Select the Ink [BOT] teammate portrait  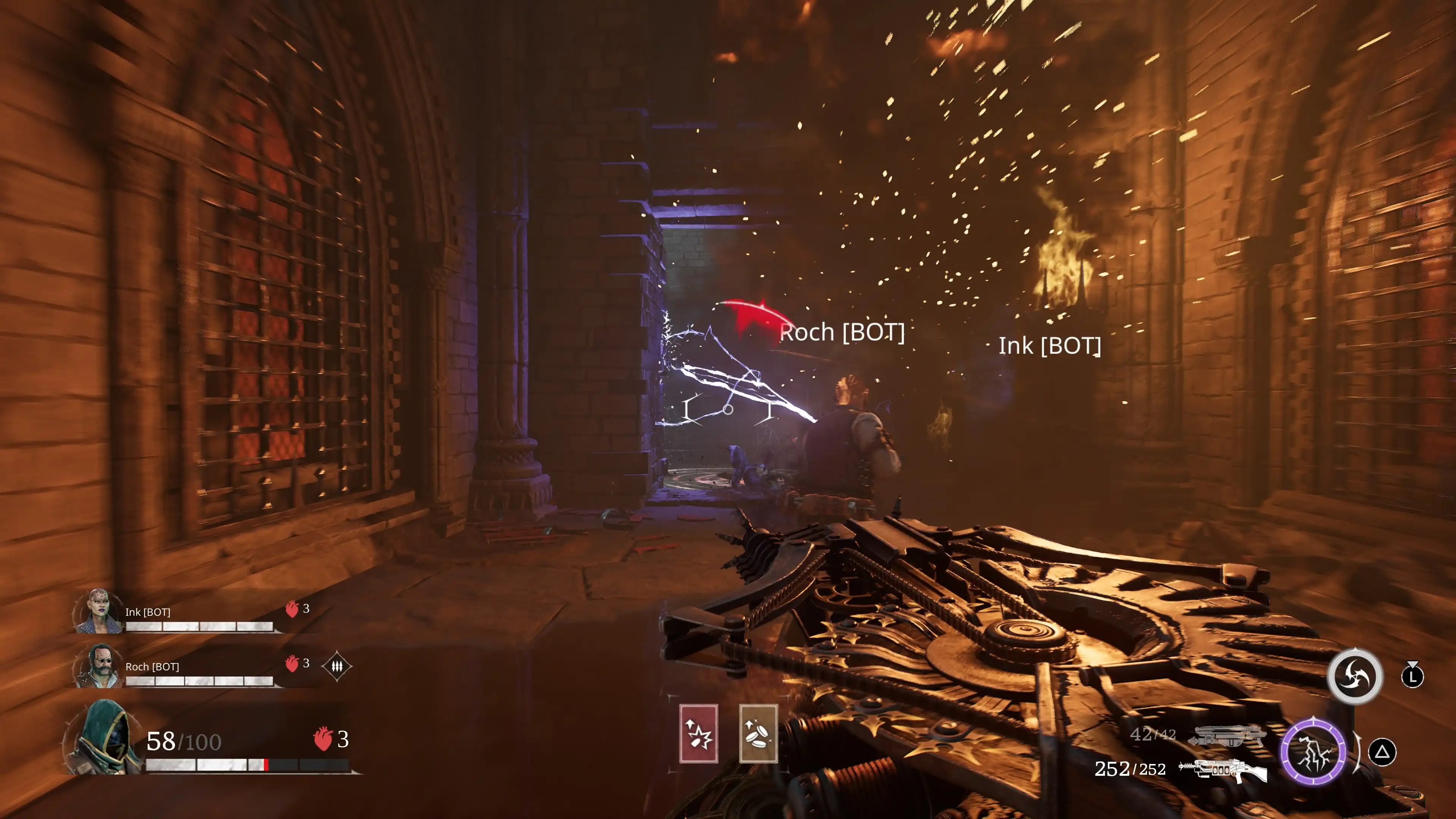point(99,612)
